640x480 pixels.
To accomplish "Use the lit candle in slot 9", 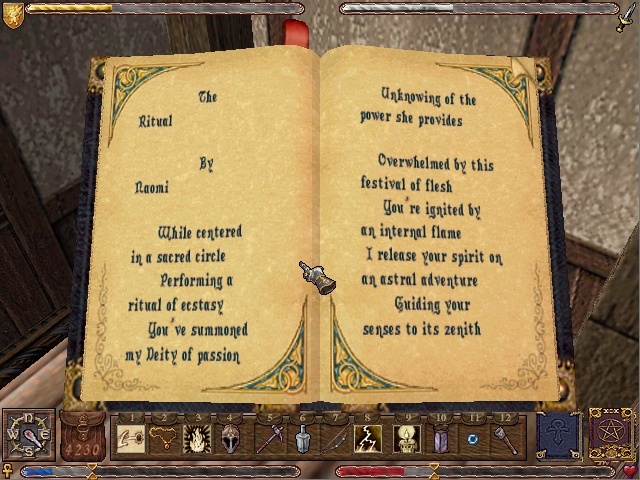I will (406, 437).
